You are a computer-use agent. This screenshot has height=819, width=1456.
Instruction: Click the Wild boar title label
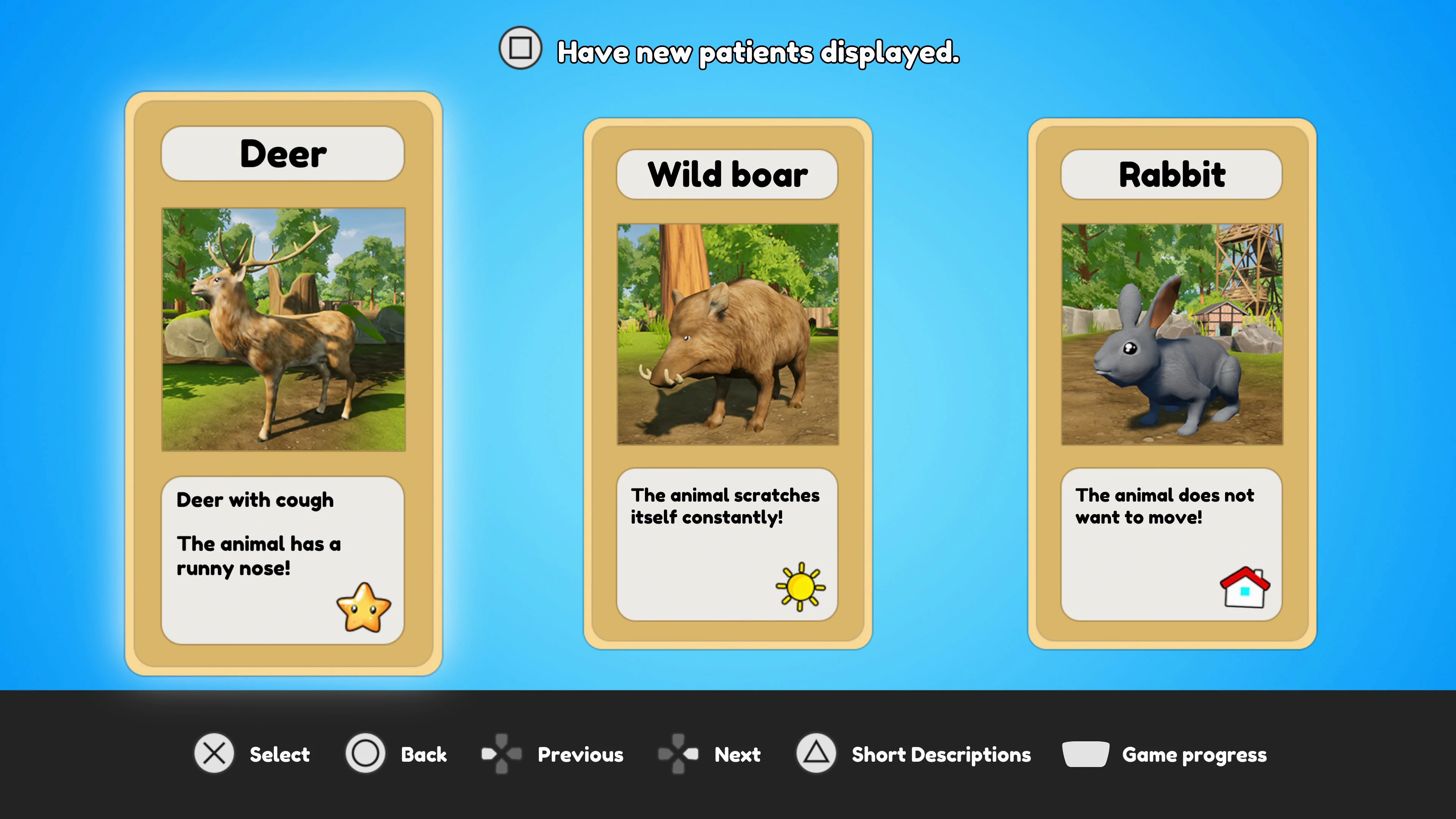point(728,174)
